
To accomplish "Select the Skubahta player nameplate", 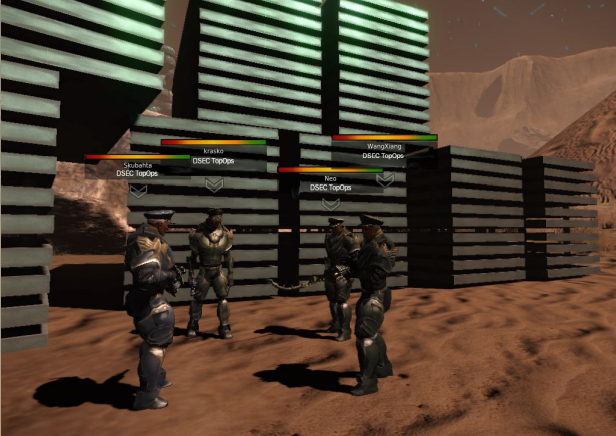I will point(138,164).
